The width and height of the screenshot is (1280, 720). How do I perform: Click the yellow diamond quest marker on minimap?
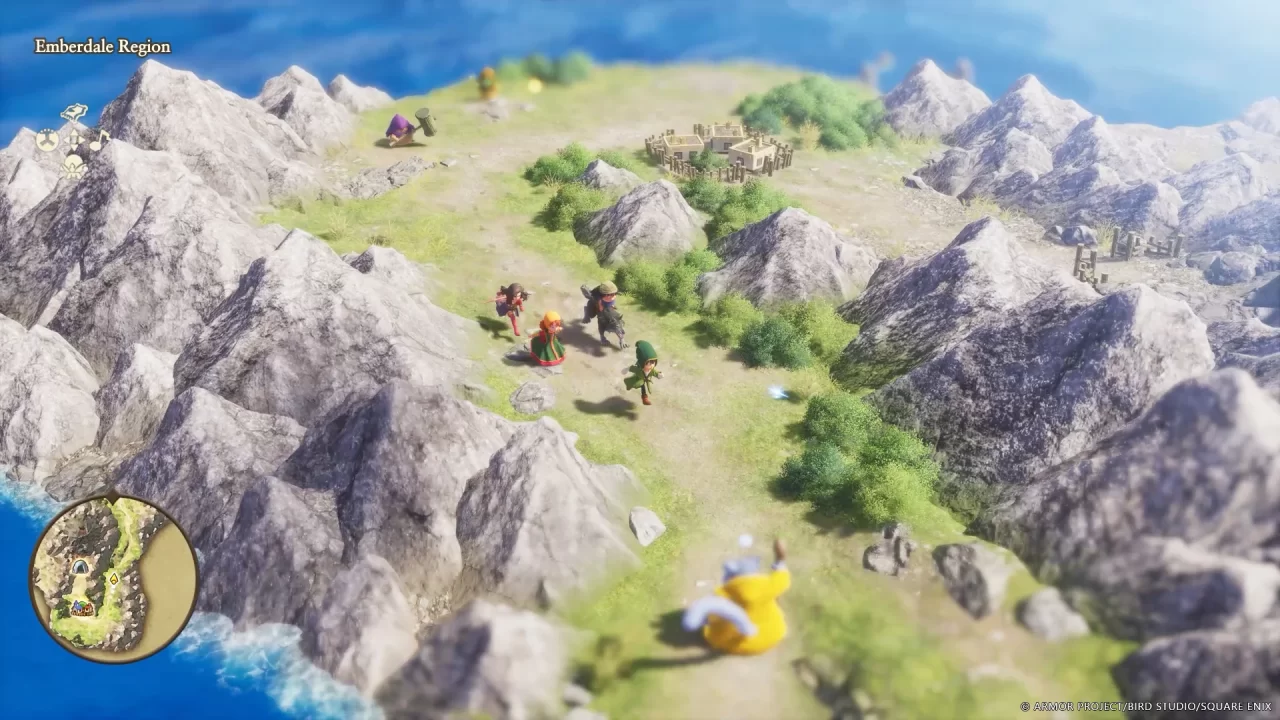click(x=113, y=580)
